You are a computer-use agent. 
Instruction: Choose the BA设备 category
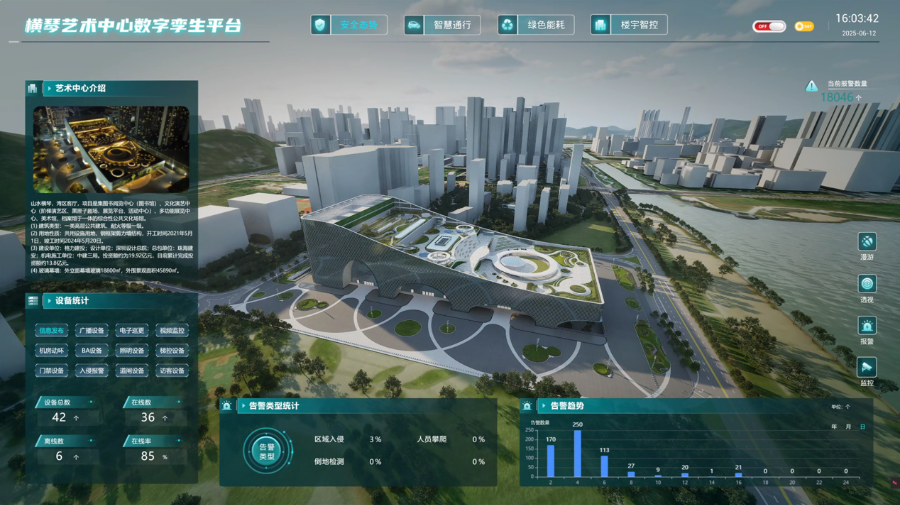pos(91,351)
